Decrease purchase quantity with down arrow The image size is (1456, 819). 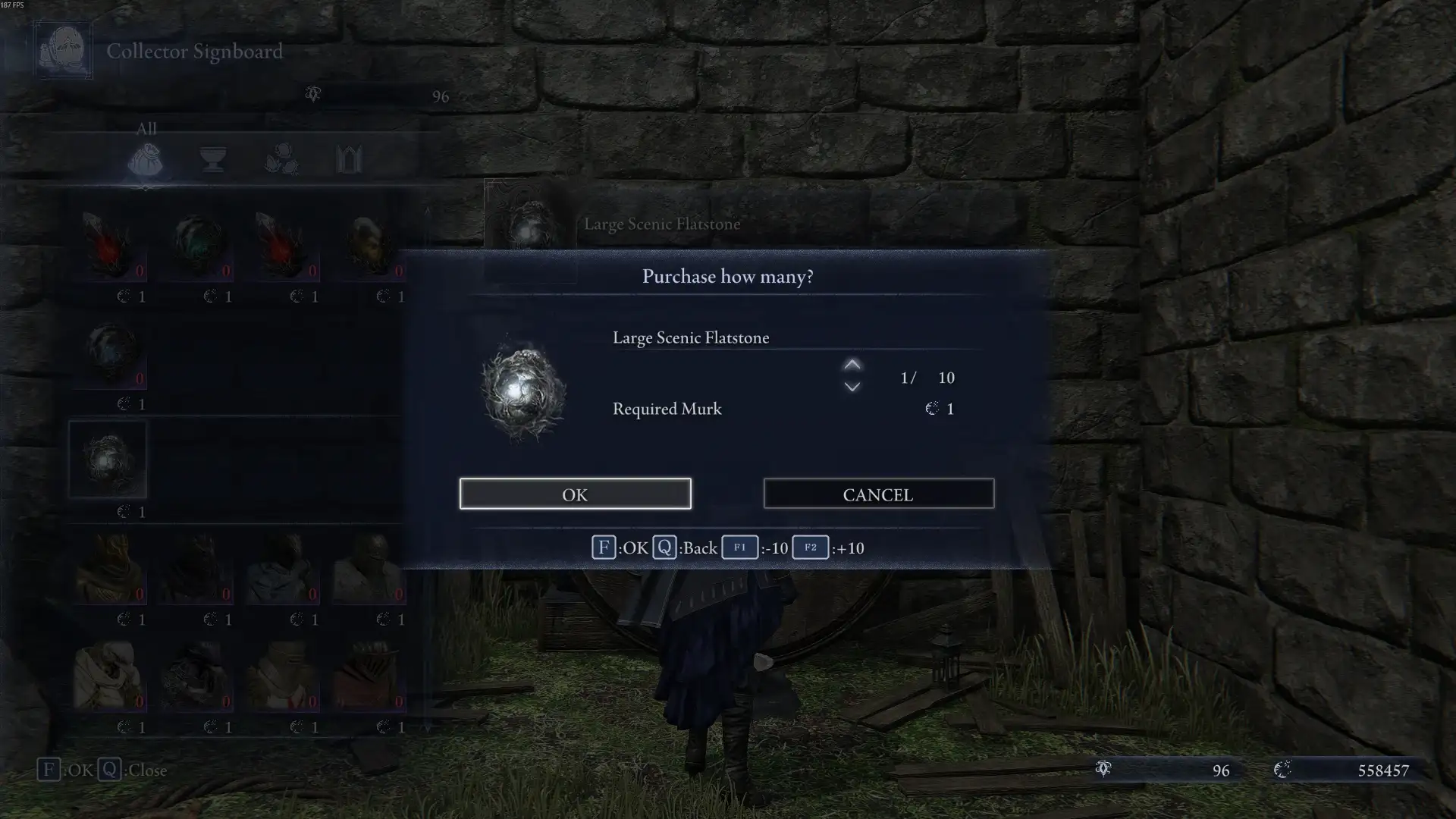point(852,388)
